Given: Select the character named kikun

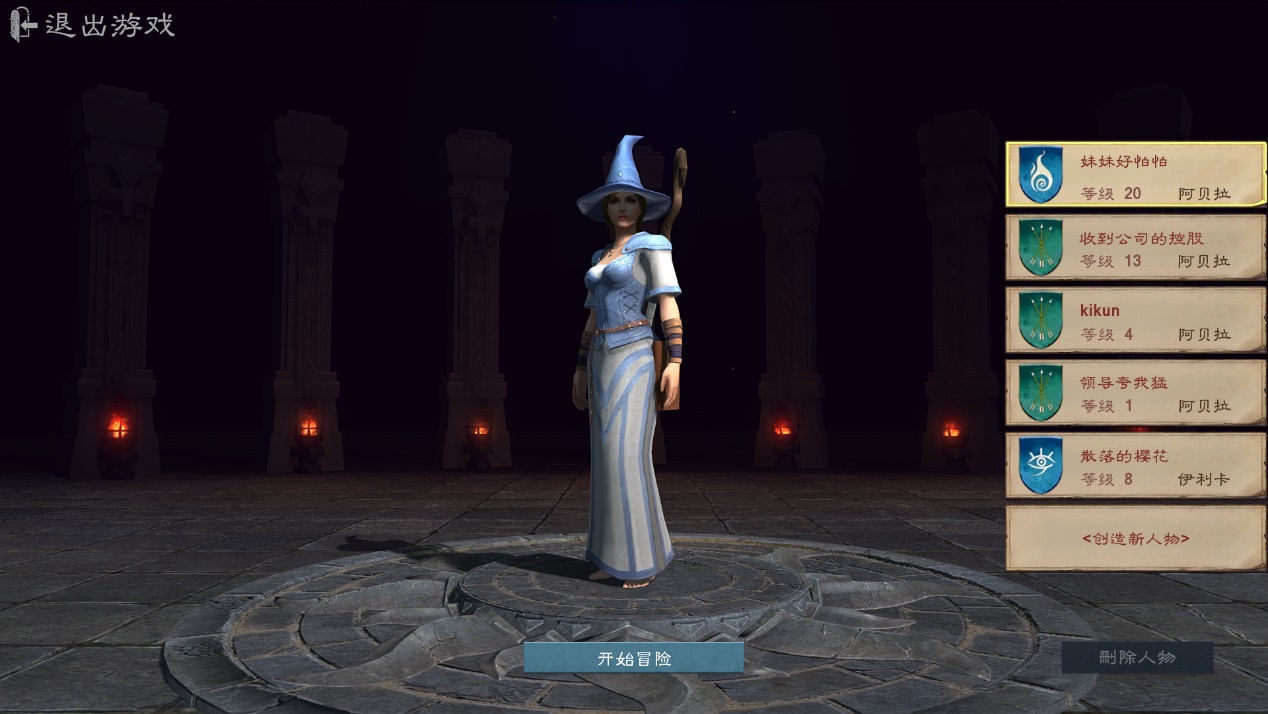Looking at the screenshot, I should tap(1135, 321).
